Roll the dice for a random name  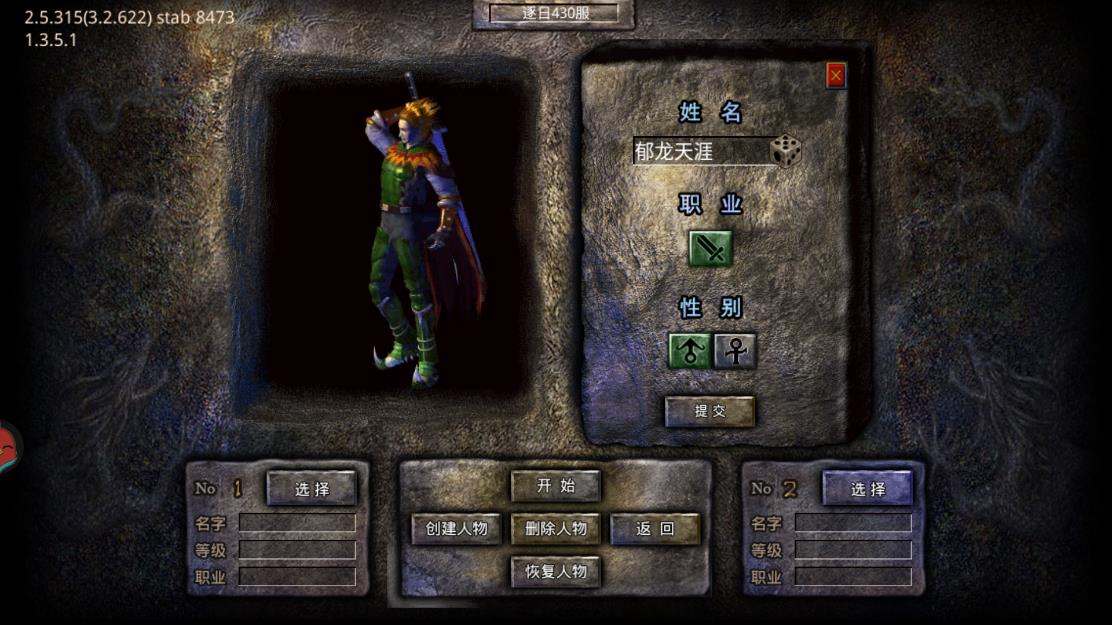pos(786,151)
